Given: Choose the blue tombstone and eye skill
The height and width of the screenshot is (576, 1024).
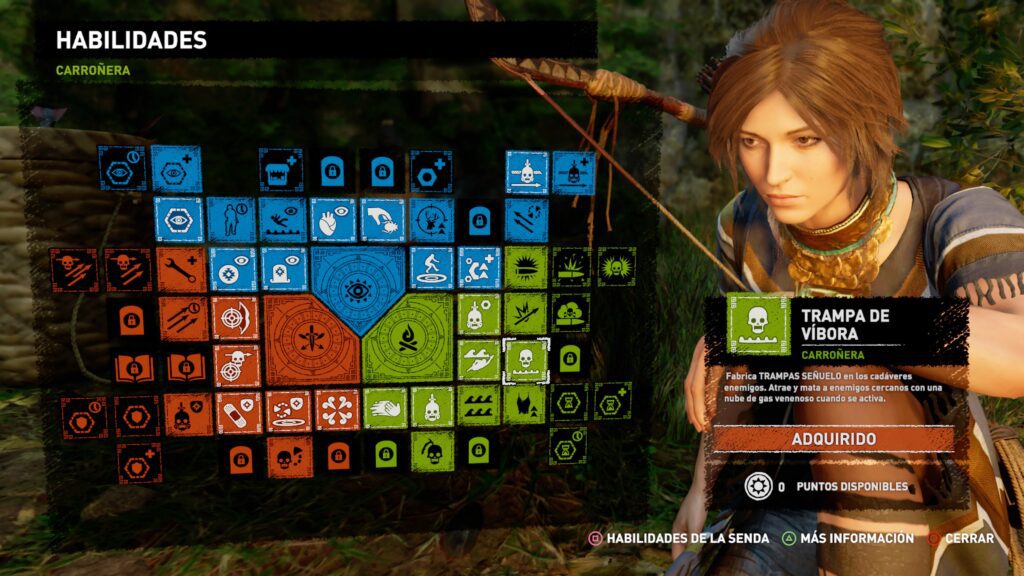Looking at the screenshot, I should 283,269.
